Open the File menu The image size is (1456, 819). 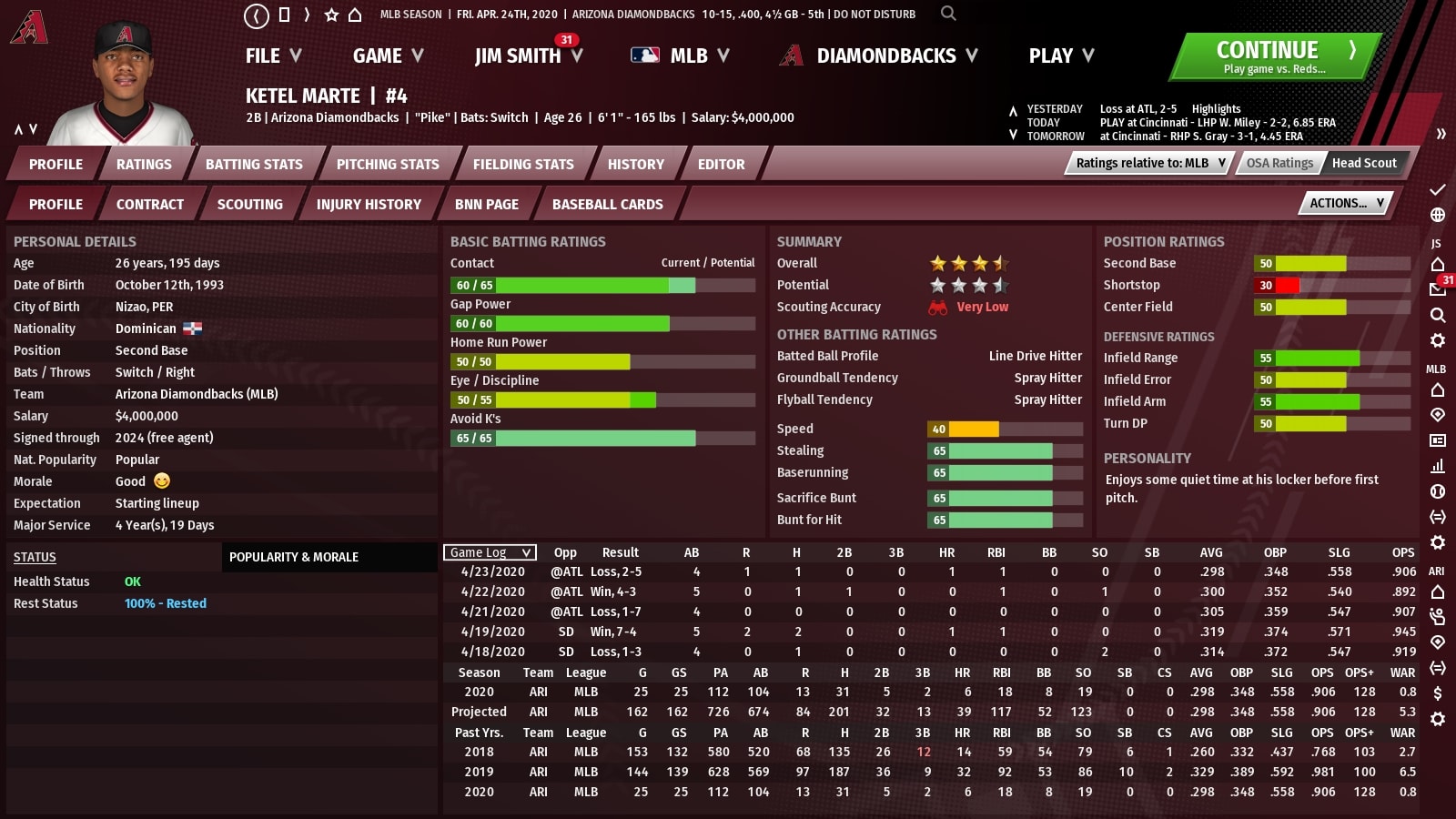coord(273,56)
